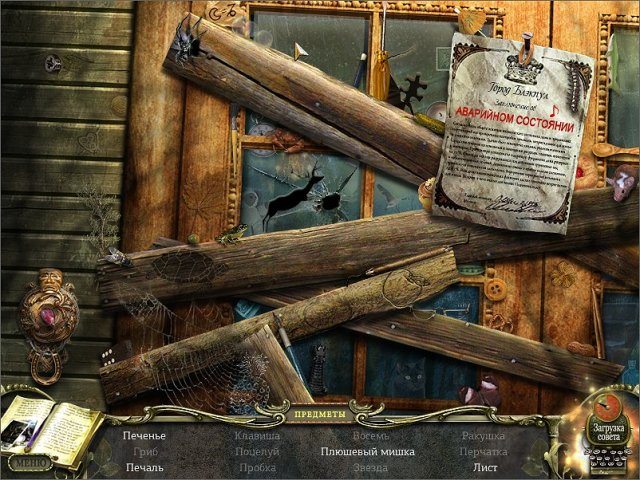Click the Предметы panel header
The height and width of the screenshot is (480, 640).
point(320,414)
